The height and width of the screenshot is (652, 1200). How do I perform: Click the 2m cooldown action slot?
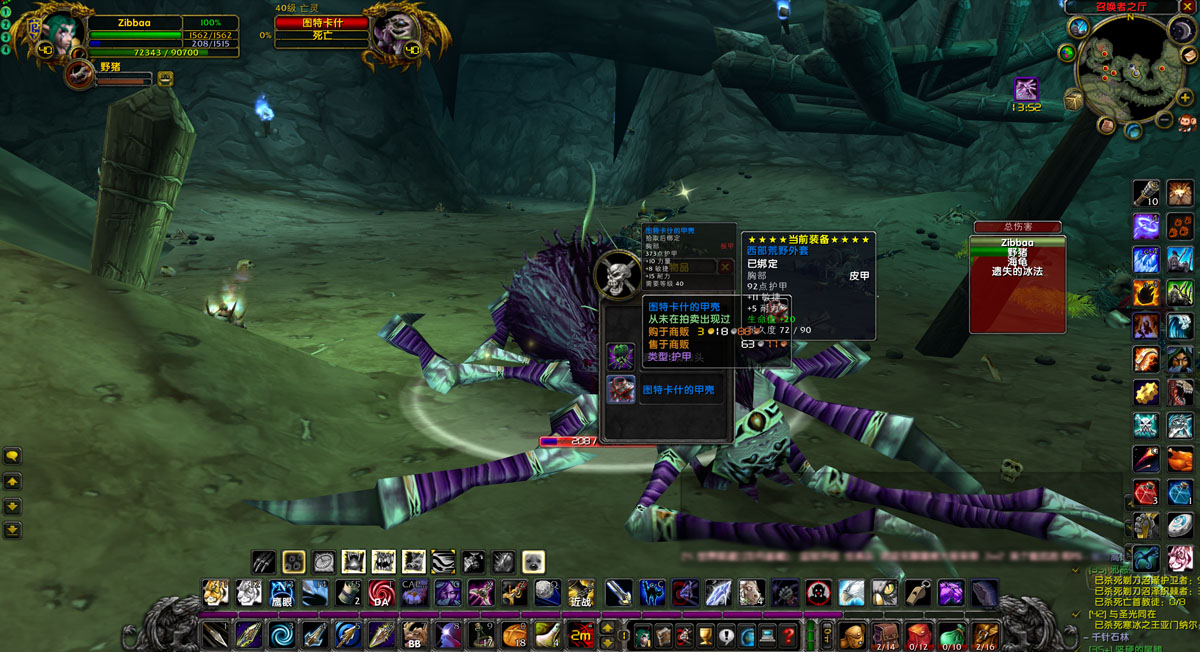coord(579,634)
